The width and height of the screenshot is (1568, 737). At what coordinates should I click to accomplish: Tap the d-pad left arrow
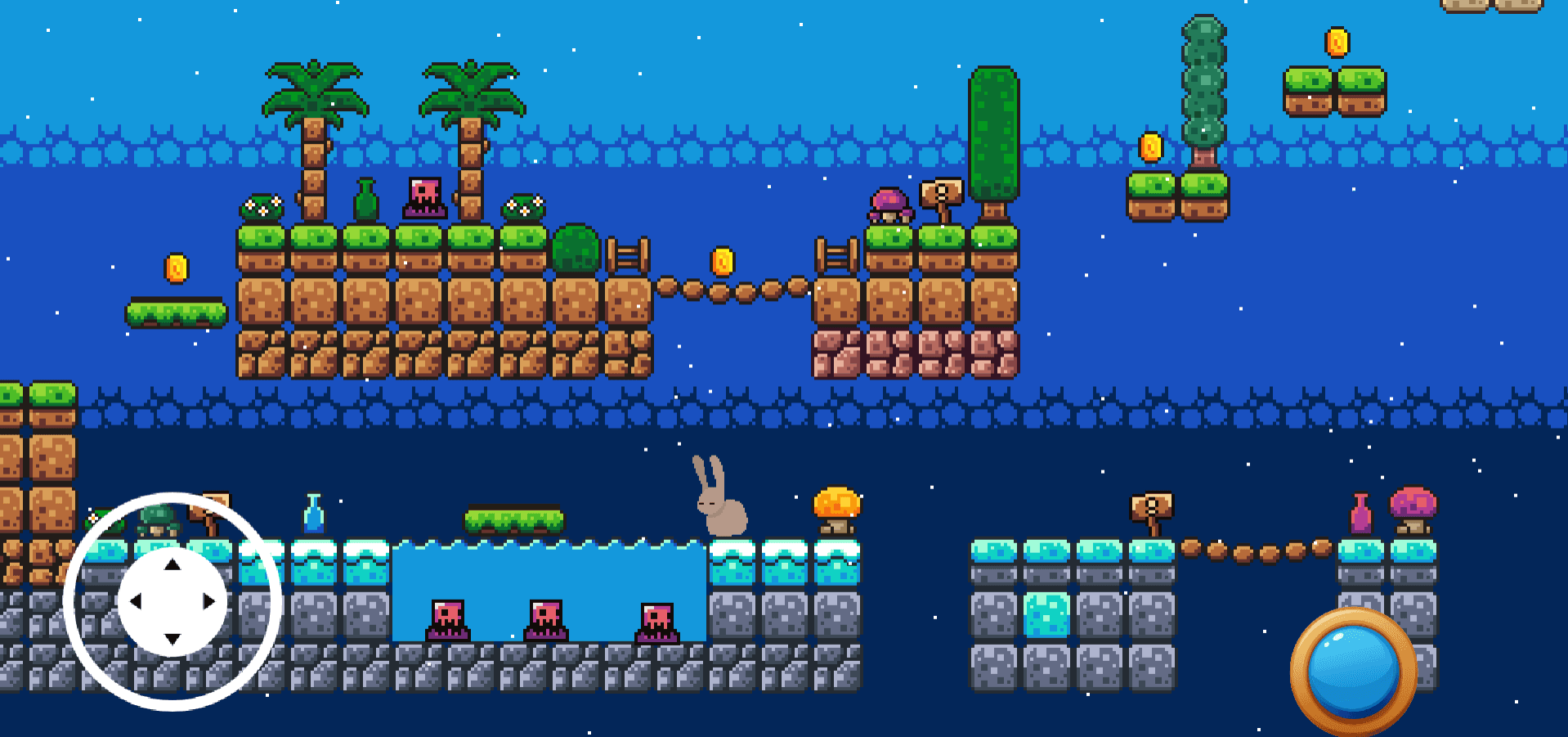[x=135, y=602]
